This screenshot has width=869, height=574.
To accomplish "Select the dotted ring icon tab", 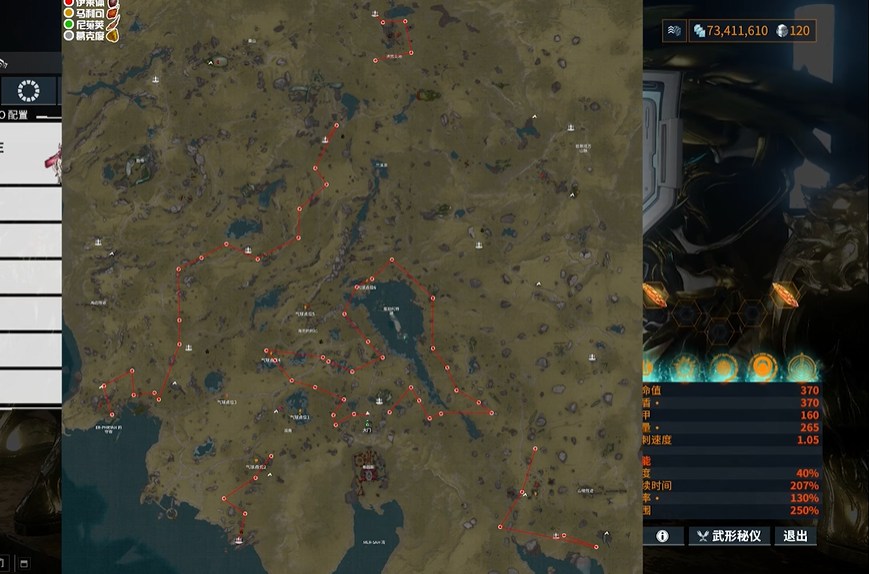I will click(x=28, y=90).
